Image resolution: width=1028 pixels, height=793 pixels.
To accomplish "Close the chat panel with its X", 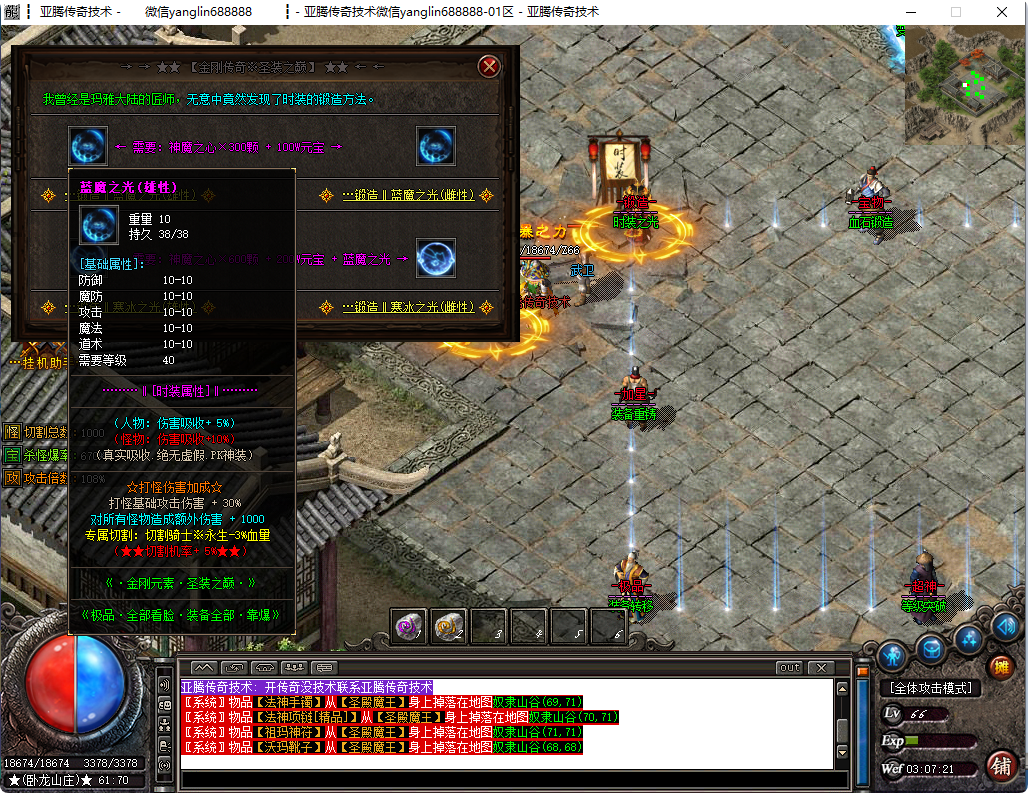I will pyautogui.click(x=821, y=668).
